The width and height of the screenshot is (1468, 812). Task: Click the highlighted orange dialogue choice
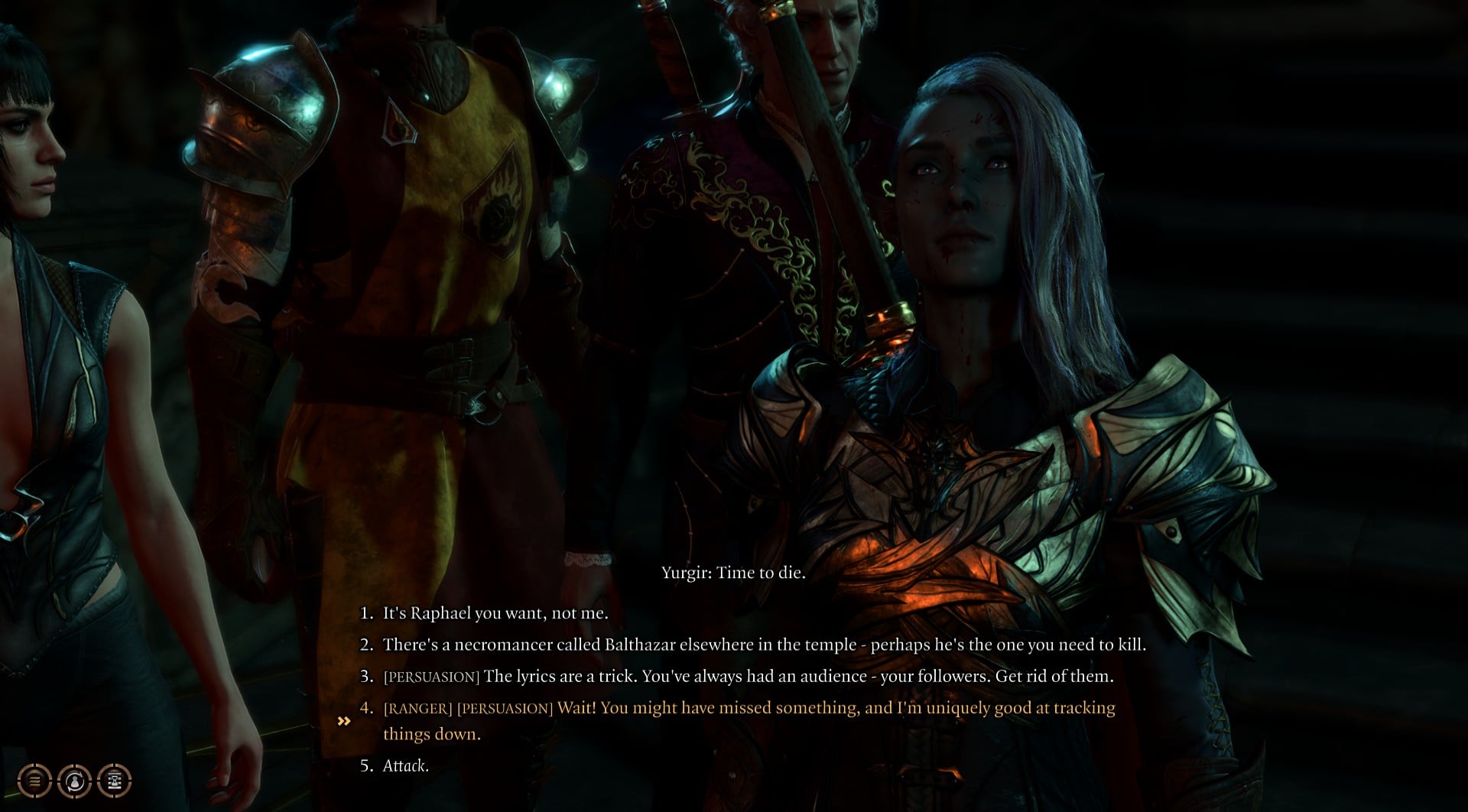pos(749,708)
